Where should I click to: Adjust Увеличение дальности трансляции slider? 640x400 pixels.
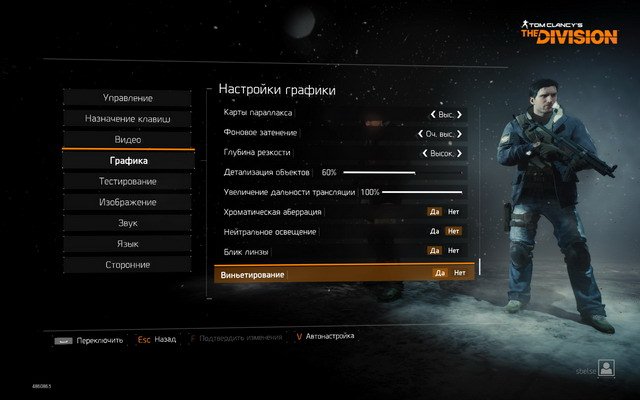click(422, 192)
